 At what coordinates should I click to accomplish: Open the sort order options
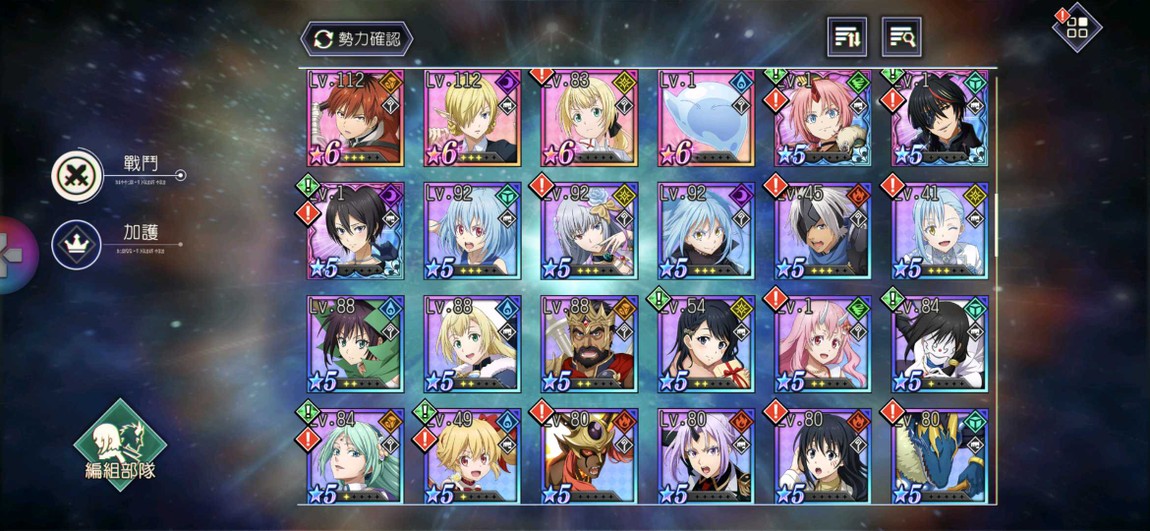847,38
